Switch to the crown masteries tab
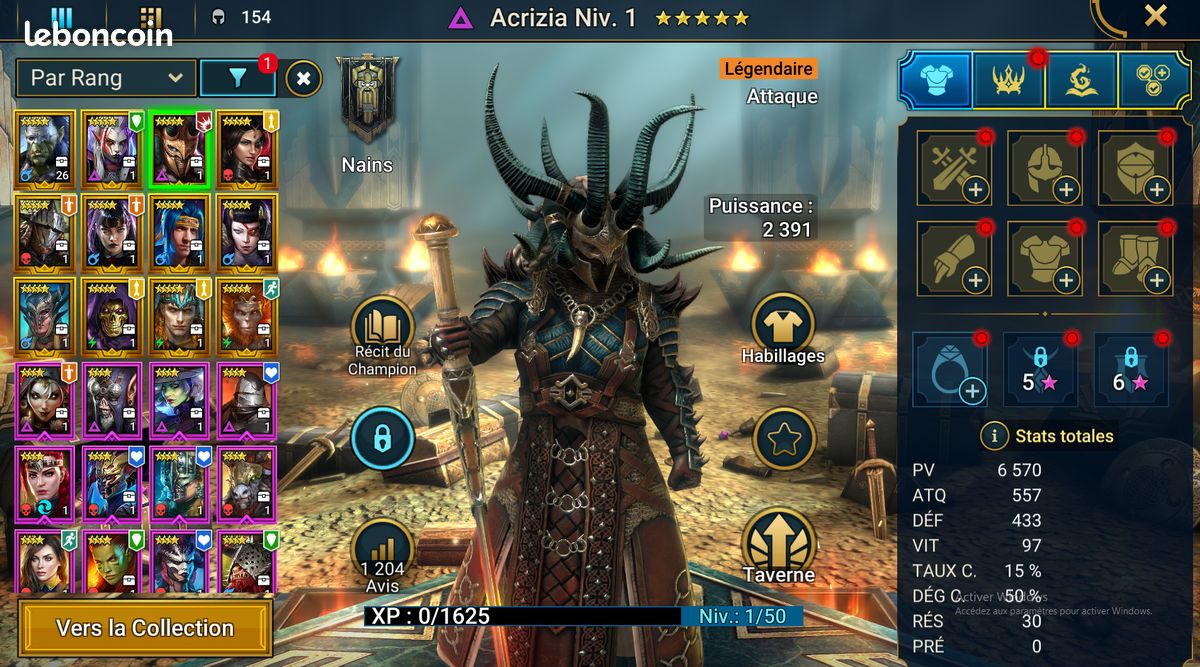This screenshot has height=667, width=1200. tap(1009, 81)
